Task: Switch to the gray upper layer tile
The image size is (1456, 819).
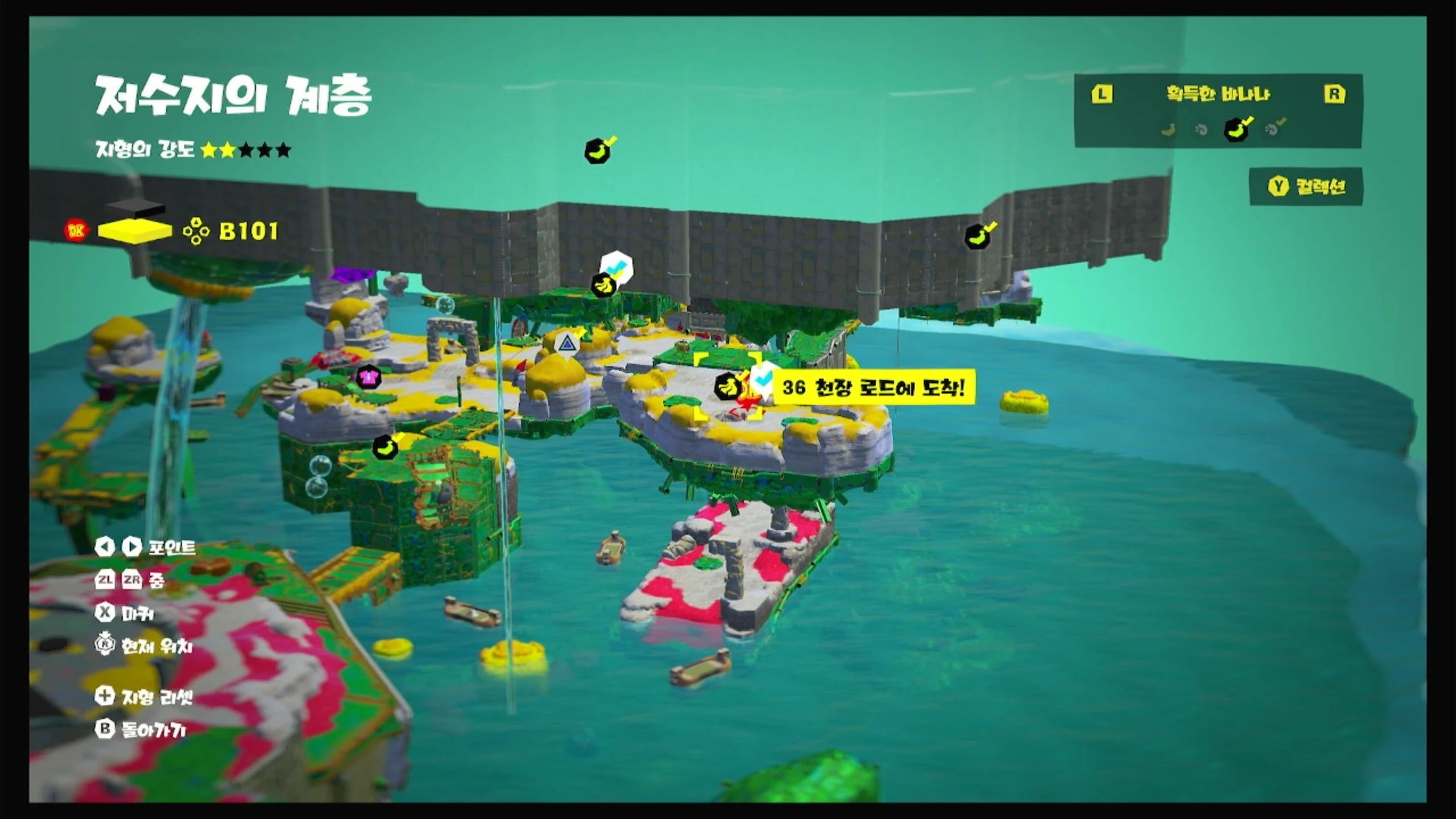Action: tap(135, 209)
